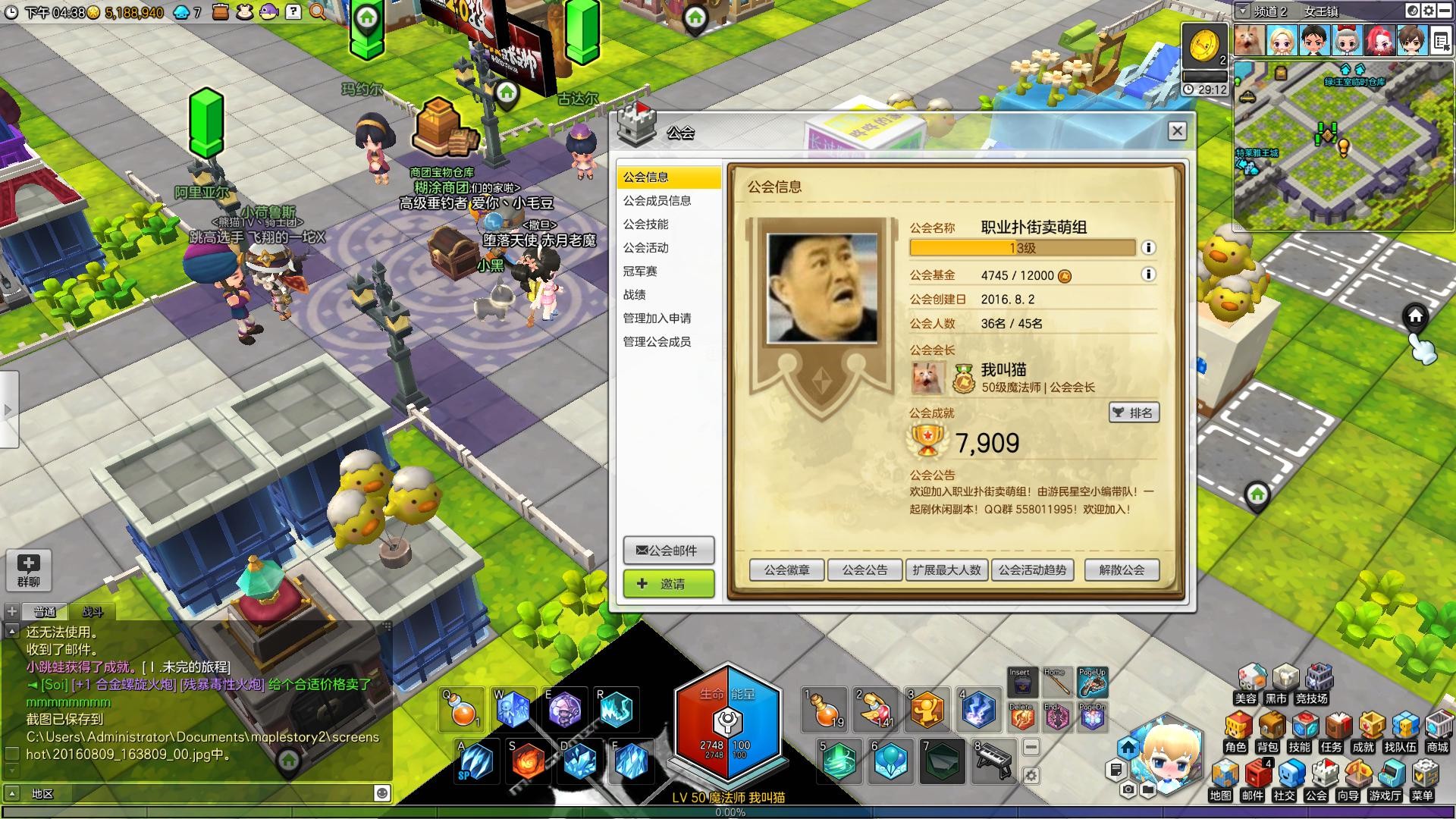Open the 公会活动 section
The height and width of the screenshot is (819, 1456).
tap(646, 248)
